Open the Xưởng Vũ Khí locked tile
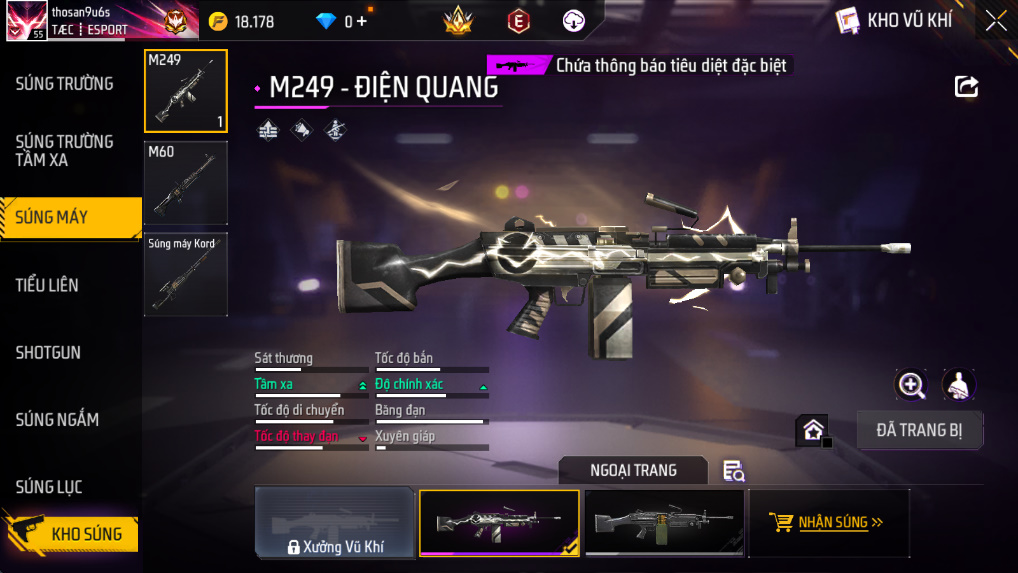The image size is (1018, 573). [335, 522]
